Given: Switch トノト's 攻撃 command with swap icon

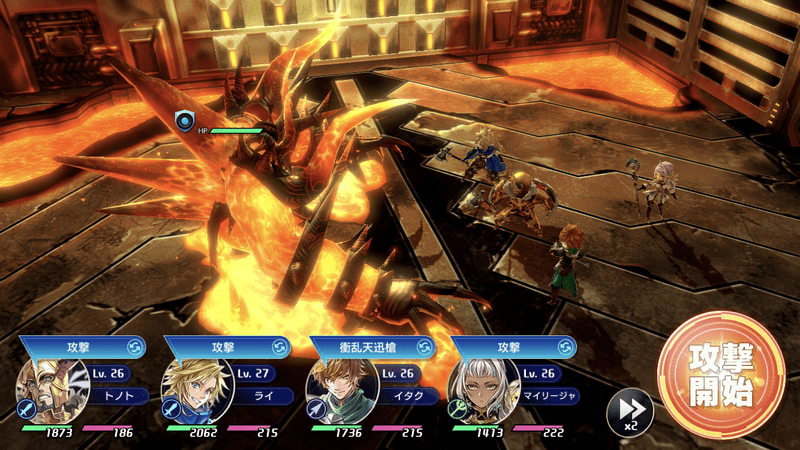Looking at the screenshot, I should [135, 347].
